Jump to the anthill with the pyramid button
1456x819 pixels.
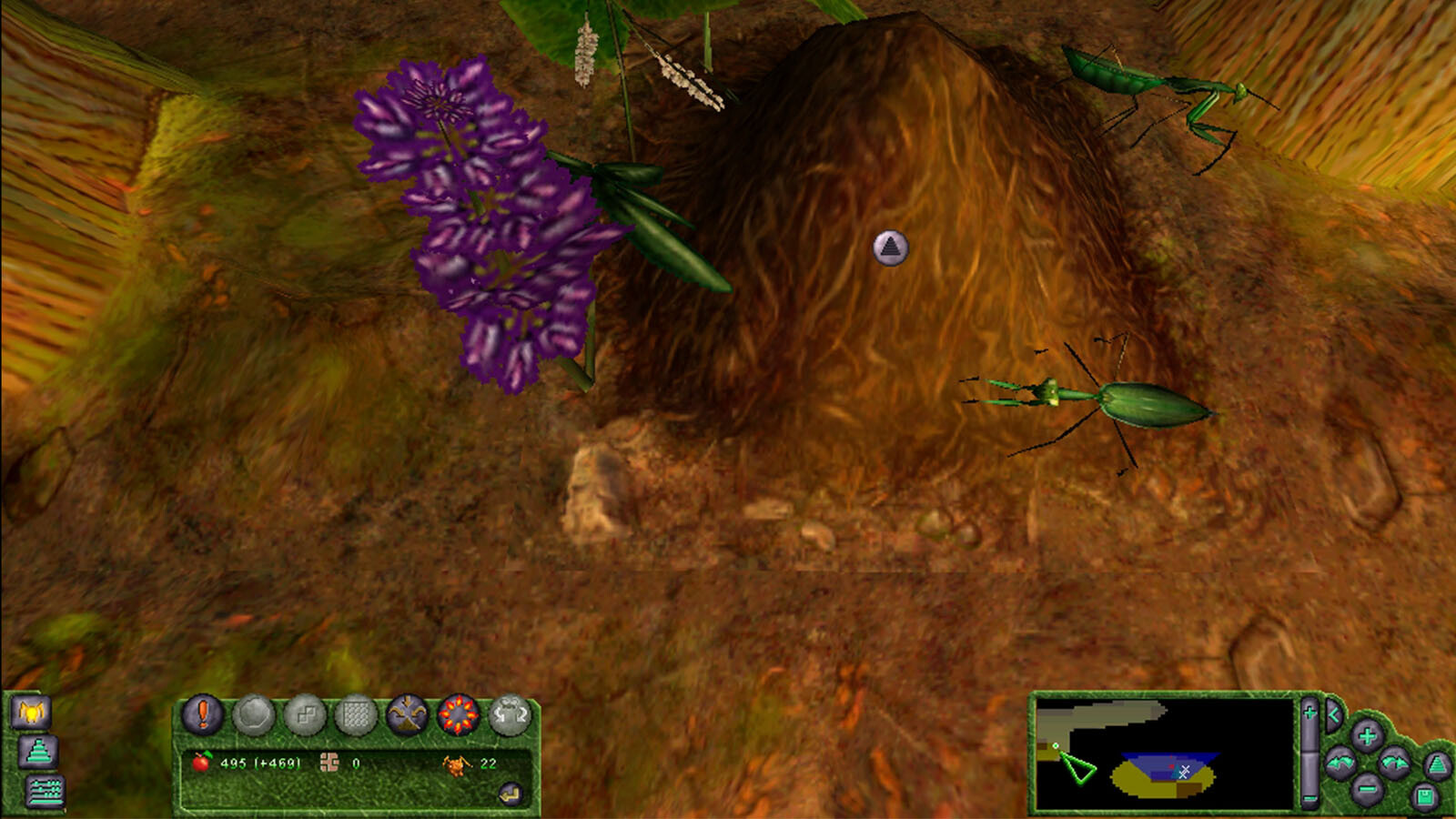click(x=1436, y=766)
